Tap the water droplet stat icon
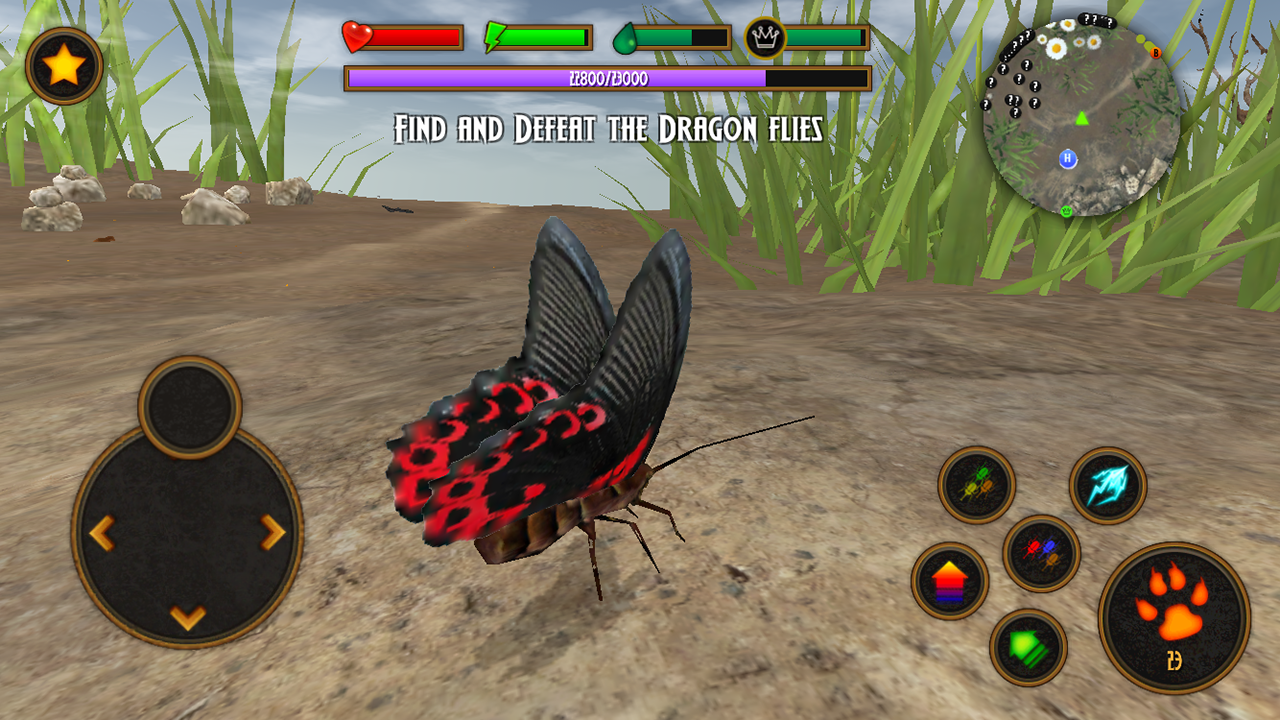The image size is (1280, 720). pos(627,33)
